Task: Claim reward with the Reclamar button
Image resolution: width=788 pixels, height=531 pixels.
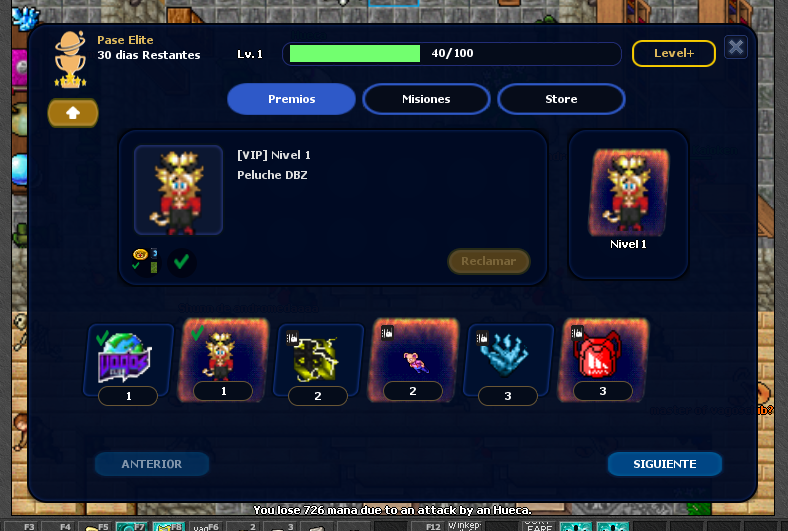Action: 488,261
